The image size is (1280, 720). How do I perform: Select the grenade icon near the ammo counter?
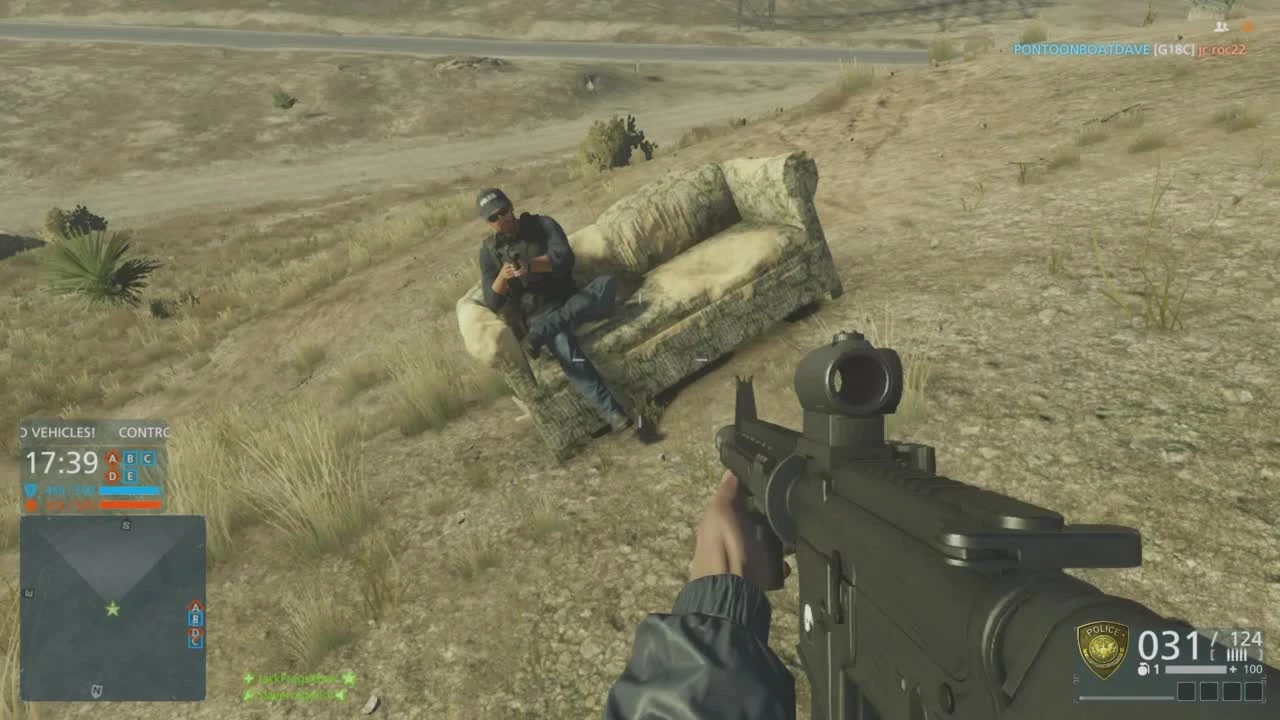tap(1143, 669)
